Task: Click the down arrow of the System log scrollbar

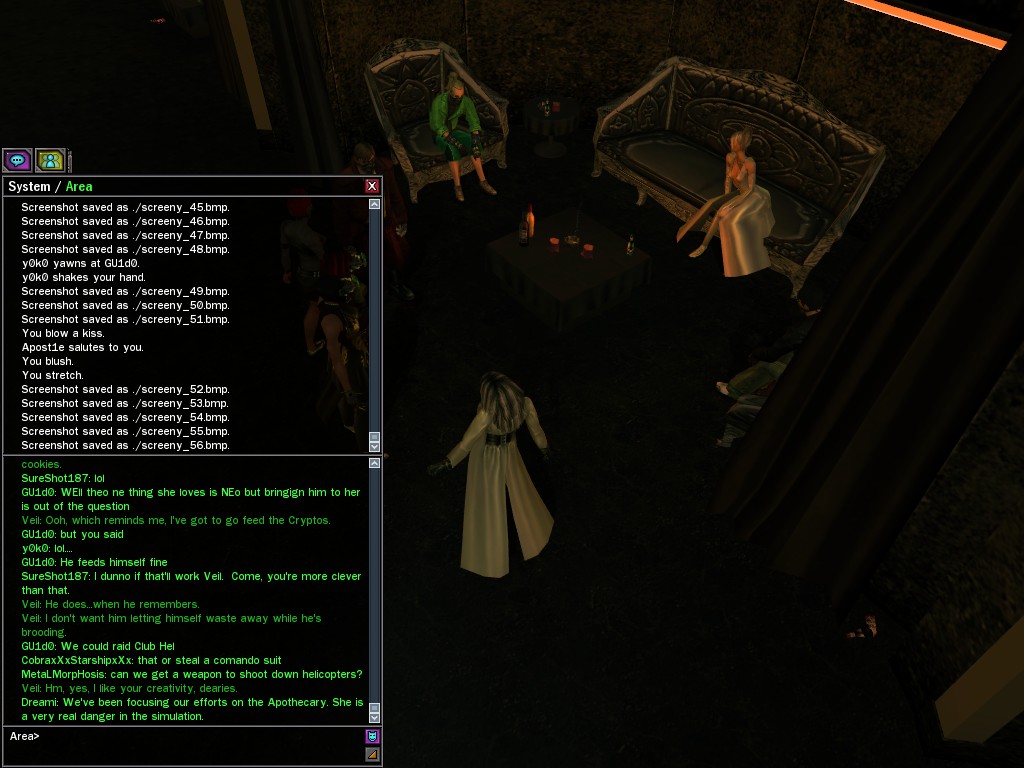Action: click(375, 447)
